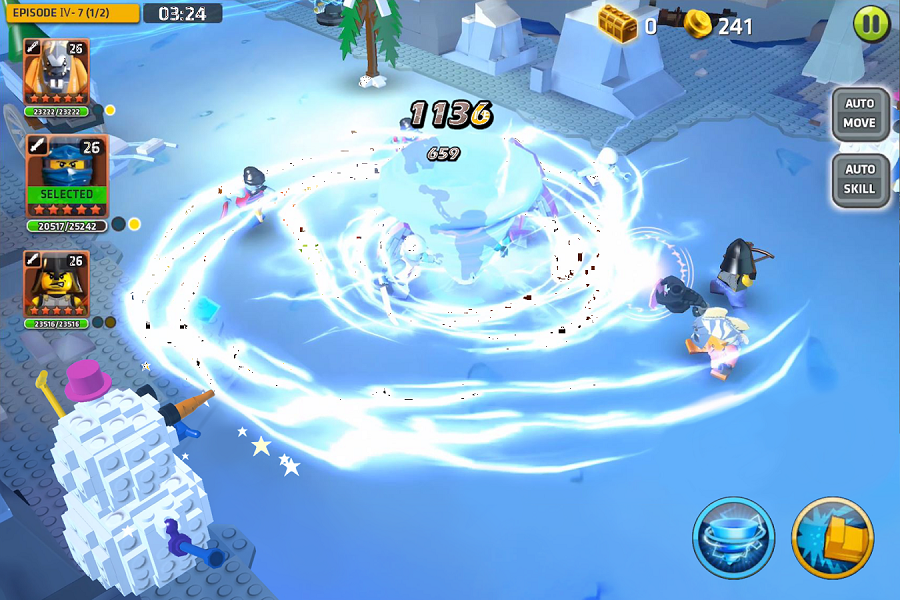900x600 pixels.
Task: Pause the game with the green button
Action: [x=871, y=24]
